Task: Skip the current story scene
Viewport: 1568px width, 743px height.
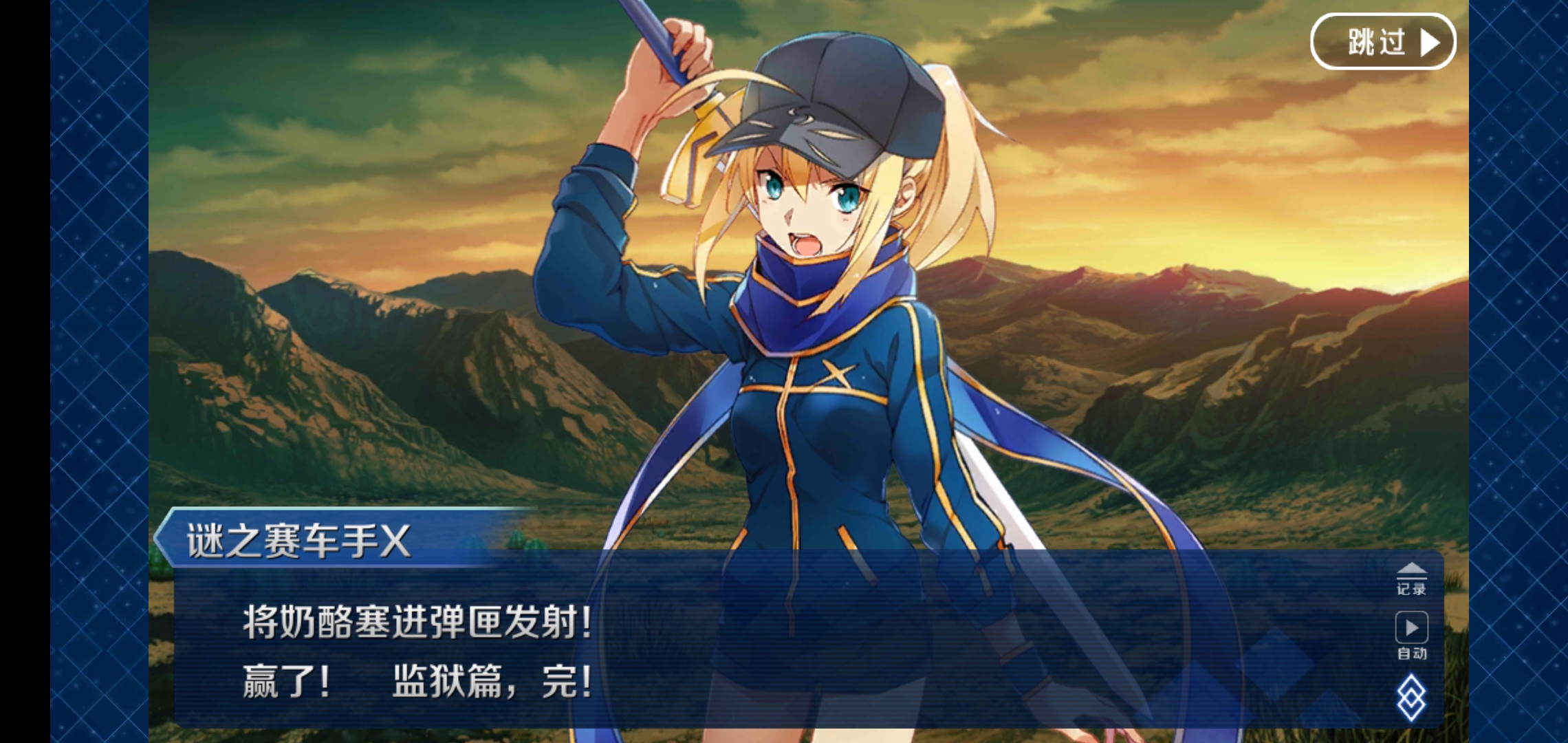Action: tap(1382, 41)
